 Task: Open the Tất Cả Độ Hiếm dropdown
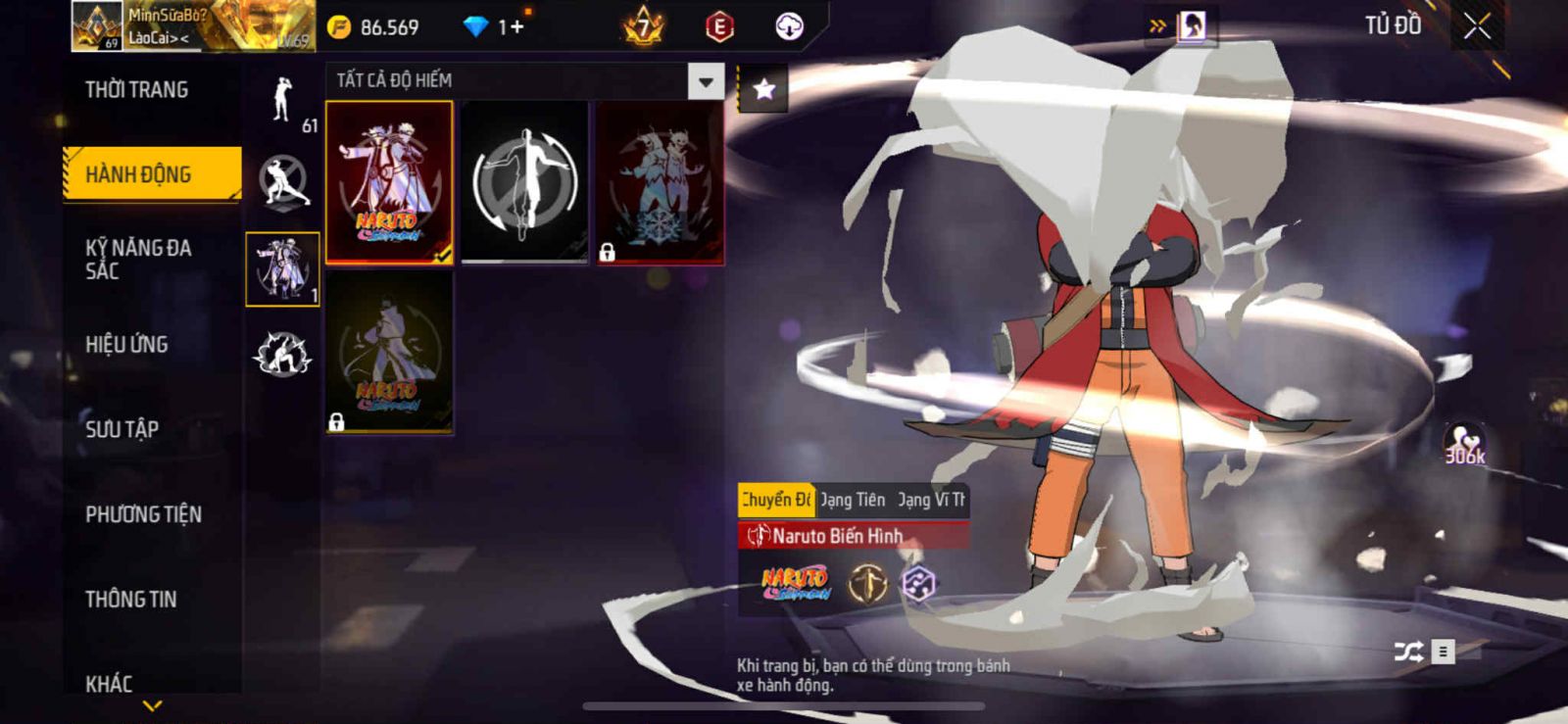706,81
